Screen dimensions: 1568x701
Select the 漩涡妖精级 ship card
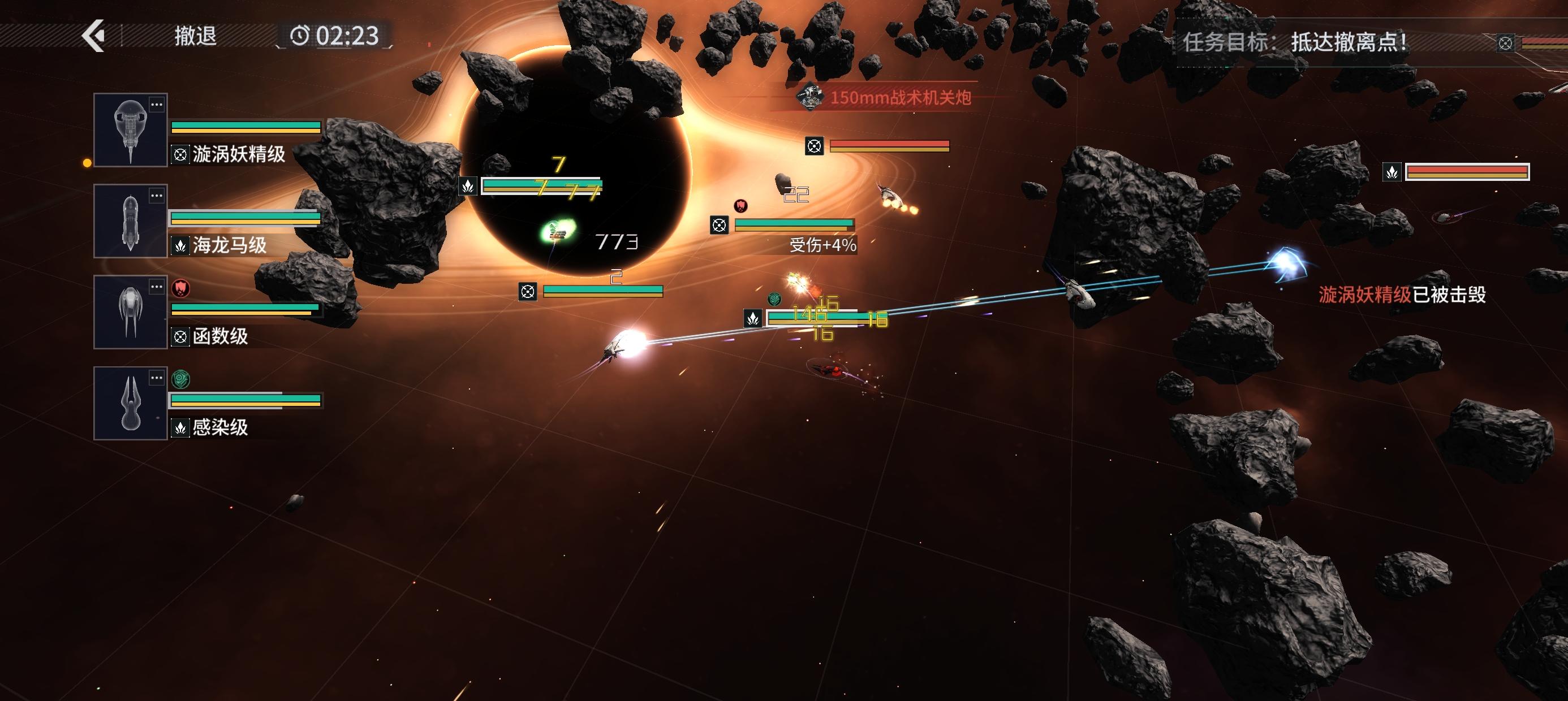tap(130, 130)
